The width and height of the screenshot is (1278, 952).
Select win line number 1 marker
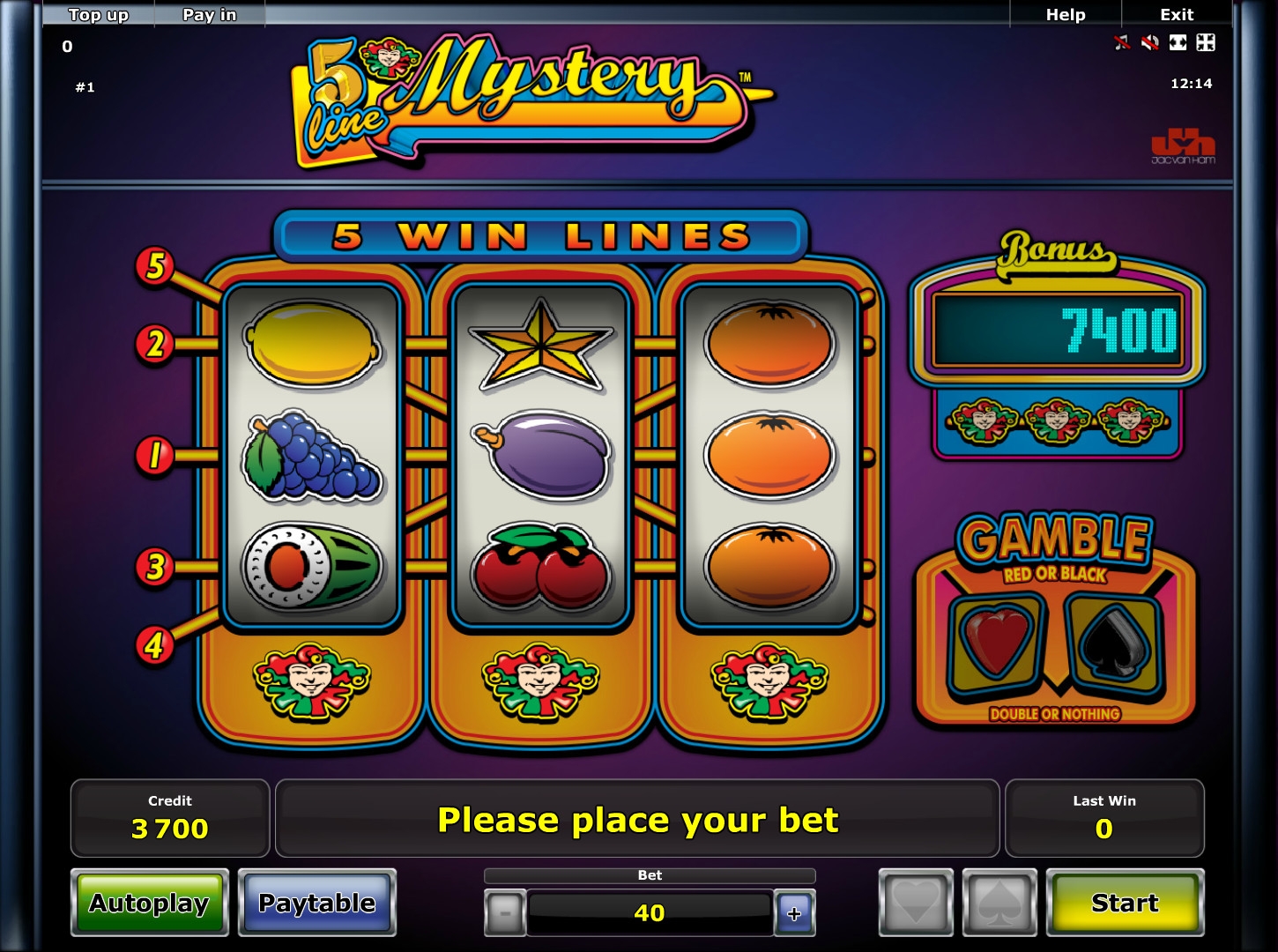coord(155,456)
